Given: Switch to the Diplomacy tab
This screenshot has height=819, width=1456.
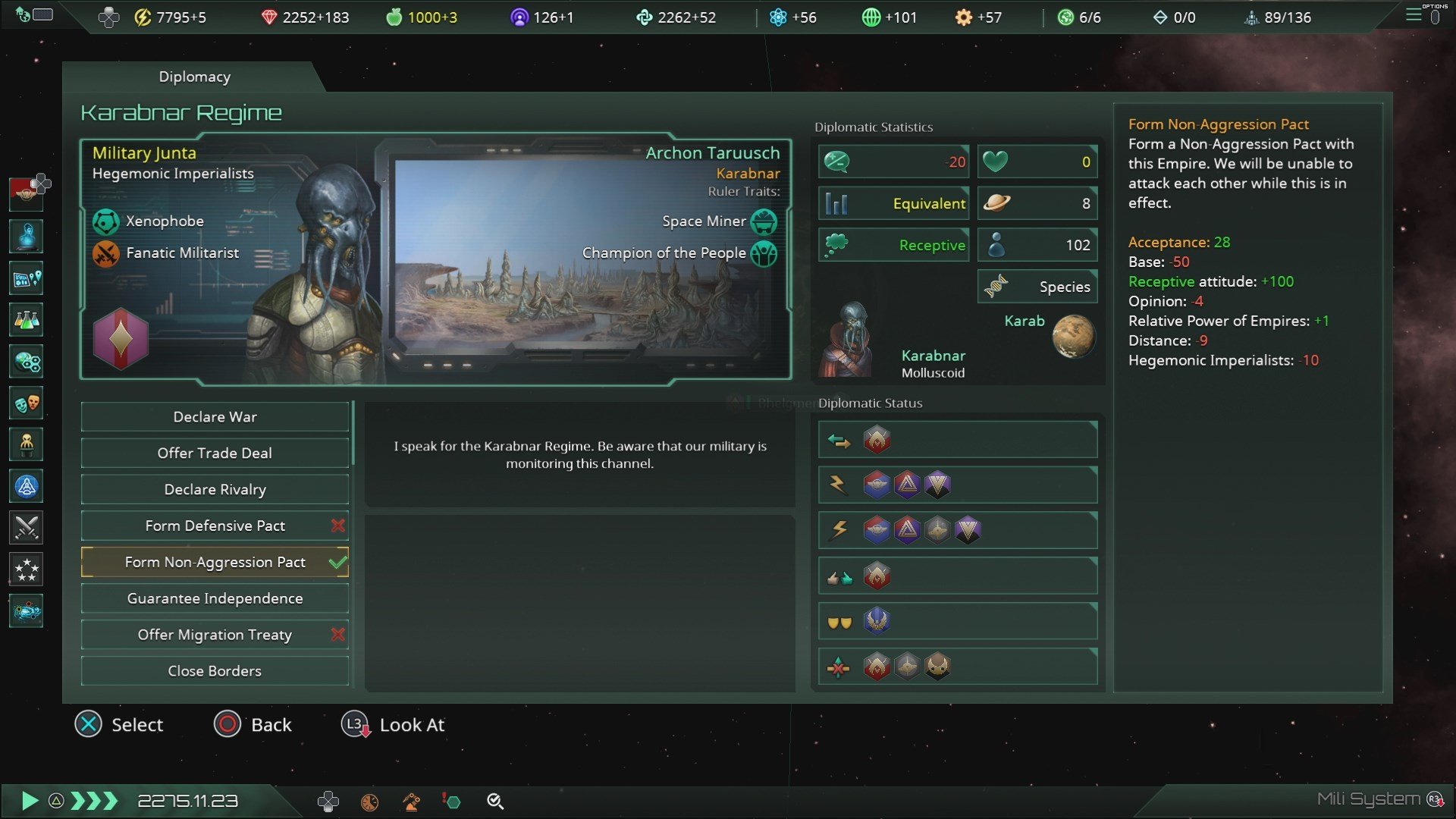Looking at the screenshot, I should point(194,77).
